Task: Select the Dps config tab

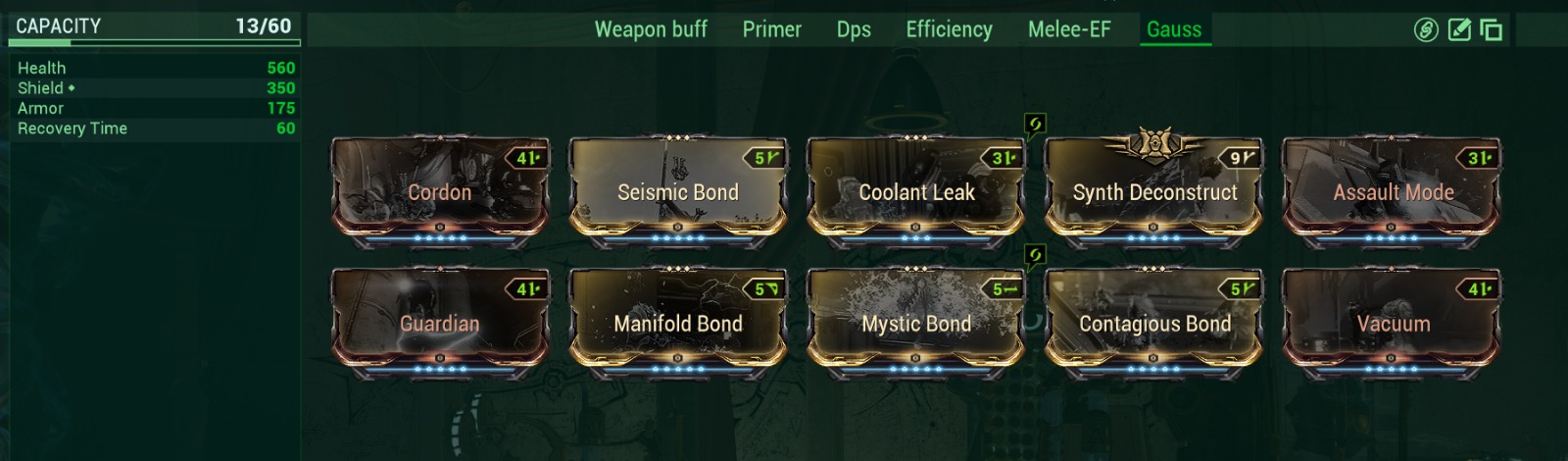Action: [x=854, y=29]
